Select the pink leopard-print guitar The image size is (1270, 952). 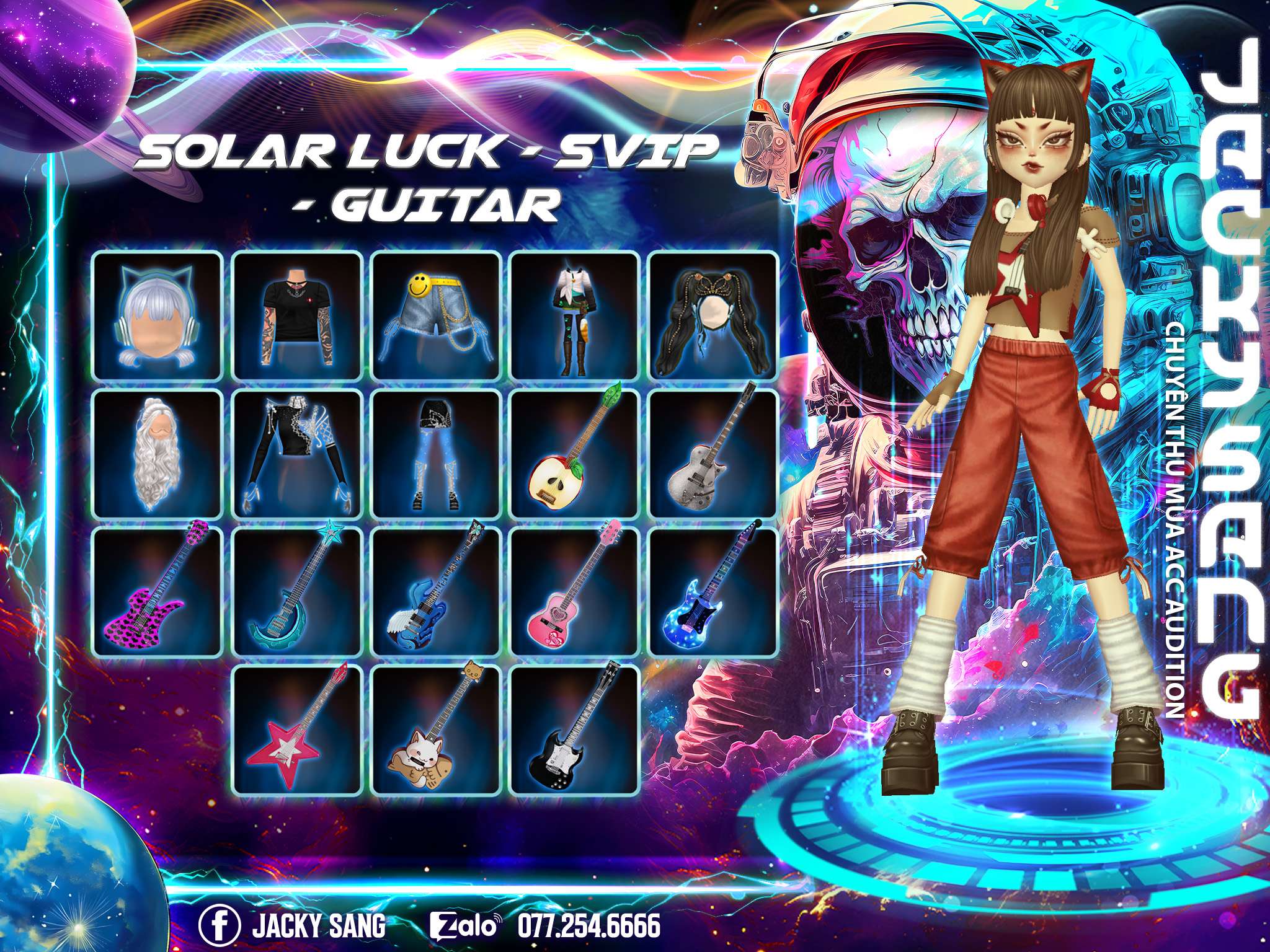(158, 593)
